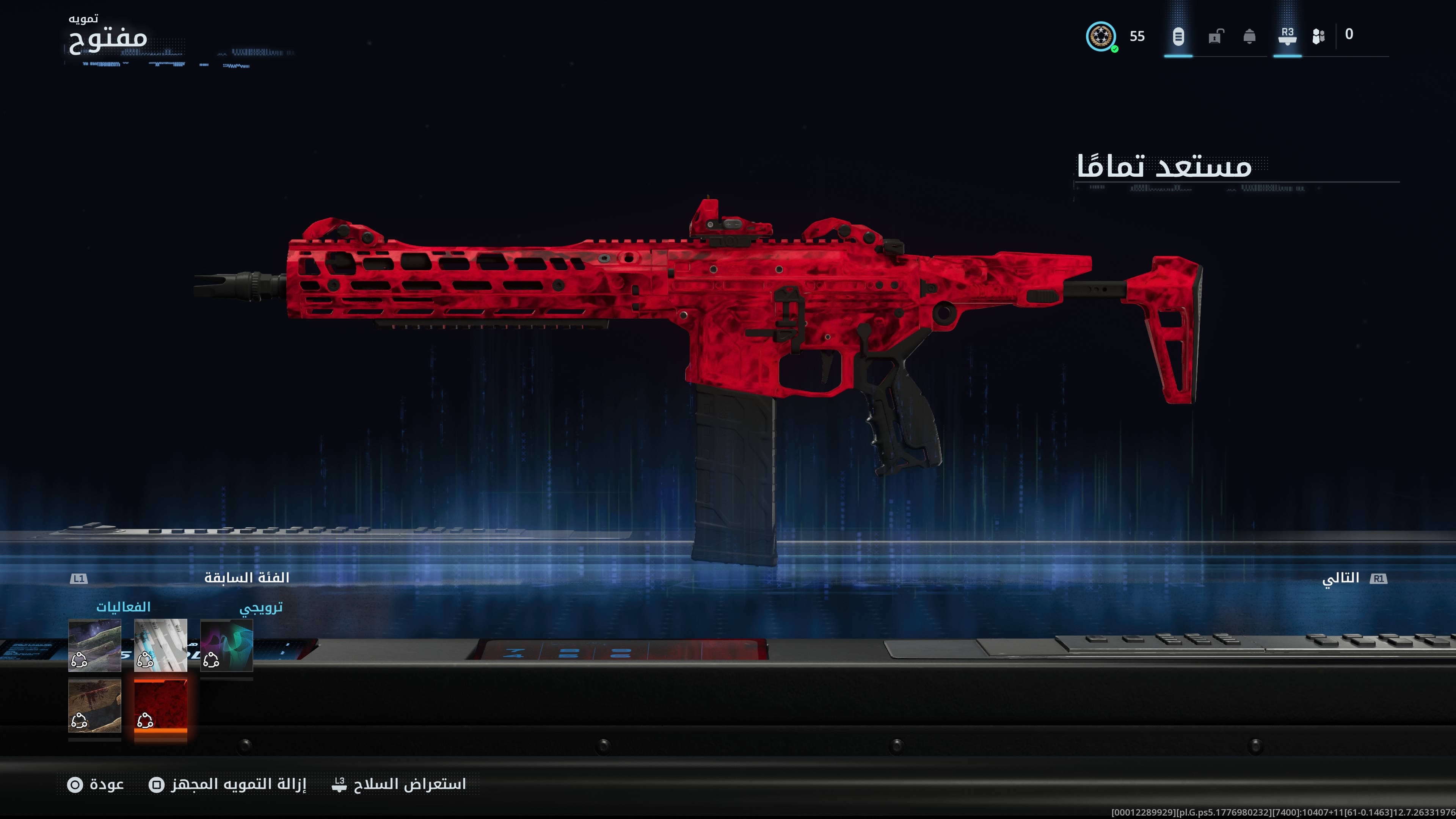
Task: Pick the neon wave promotional camo
Action: [x=227, y=645]
